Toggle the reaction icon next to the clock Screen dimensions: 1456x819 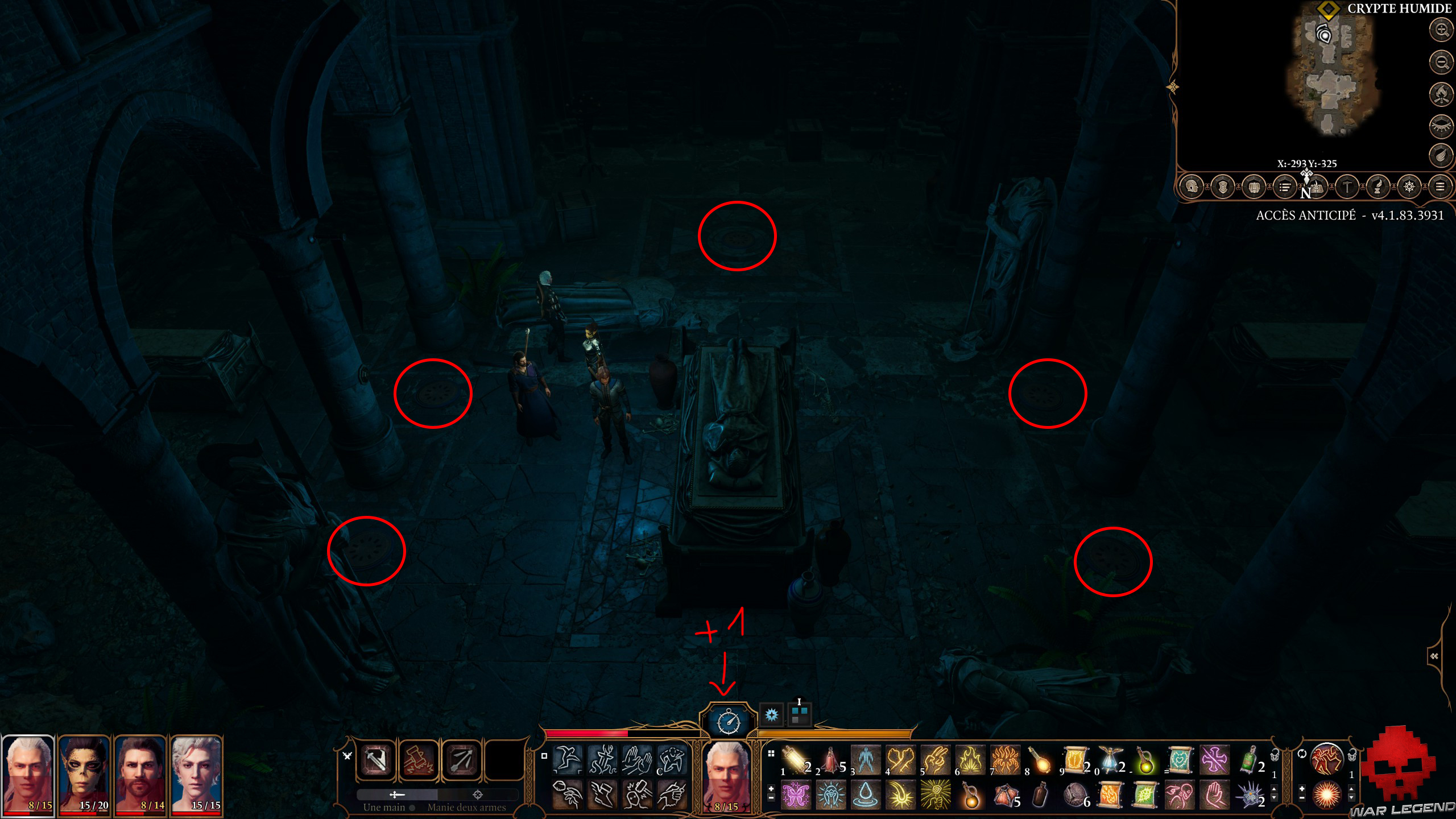pos(772,715)
